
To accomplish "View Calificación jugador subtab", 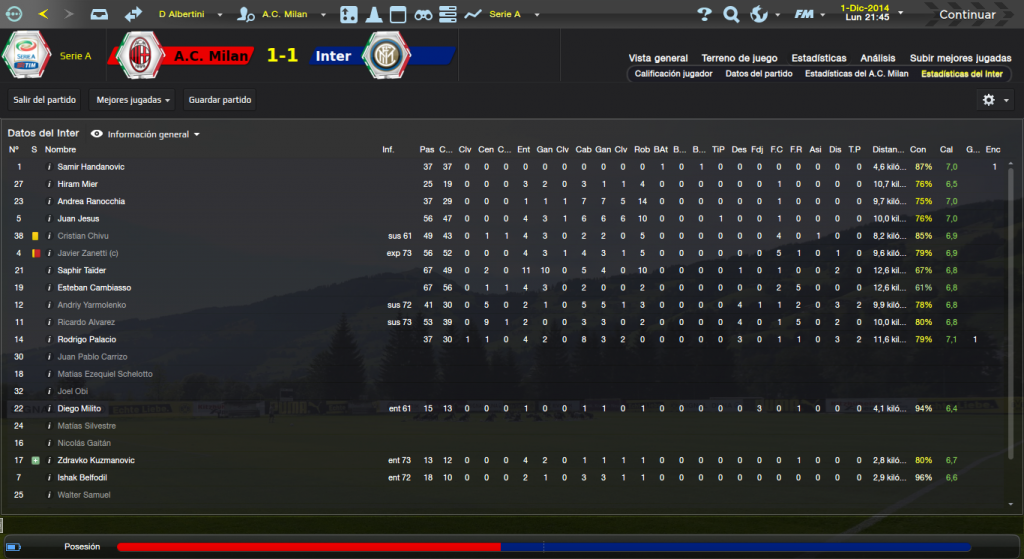I will tap(673, 74).
